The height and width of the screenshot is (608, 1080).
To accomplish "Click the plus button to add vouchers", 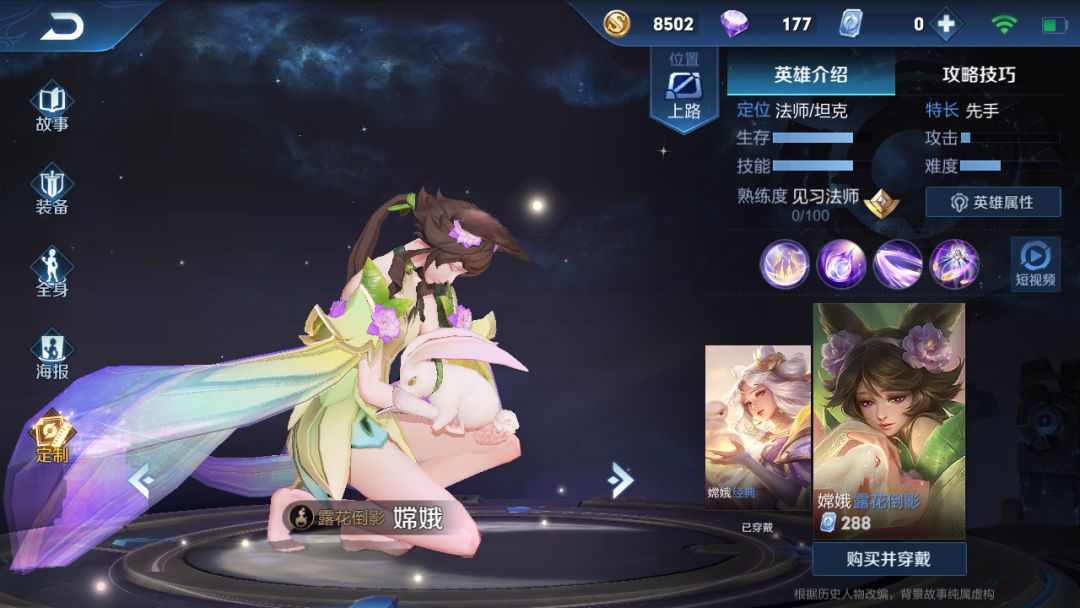I will coord(946,24).
